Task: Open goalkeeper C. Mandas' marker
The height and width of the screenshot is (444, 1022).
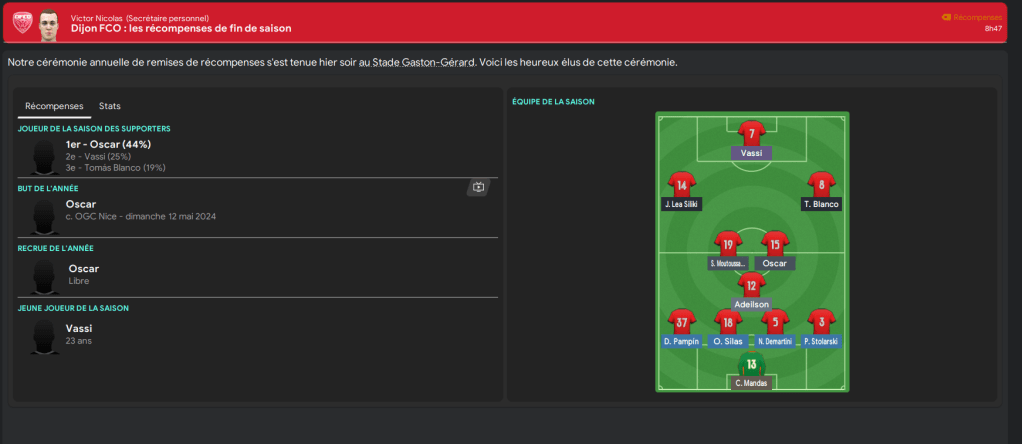Action: [751, 364]
